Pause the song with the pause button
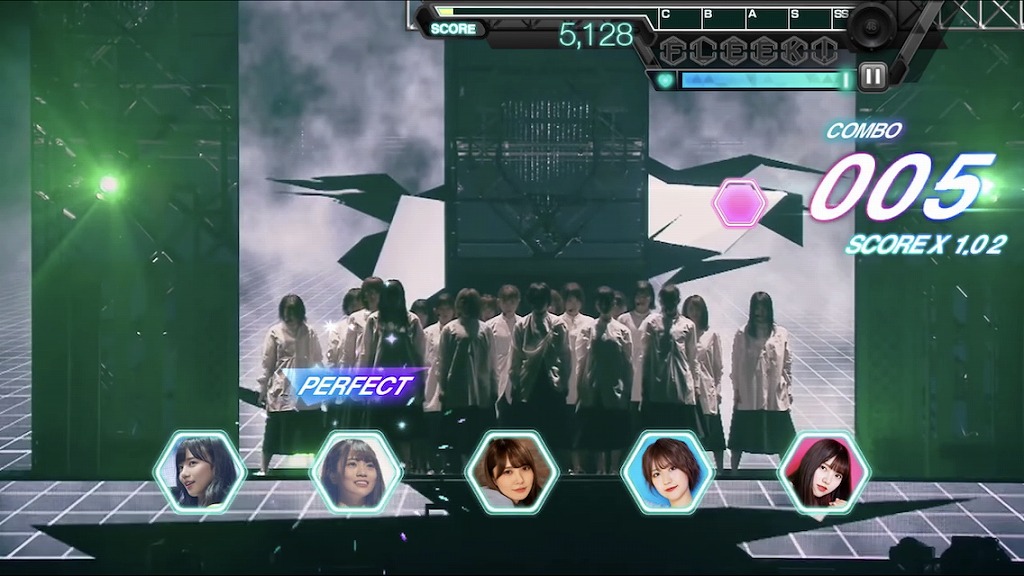Image resolution: width=1024 pixels, height=576 pixels. [873, 77]
